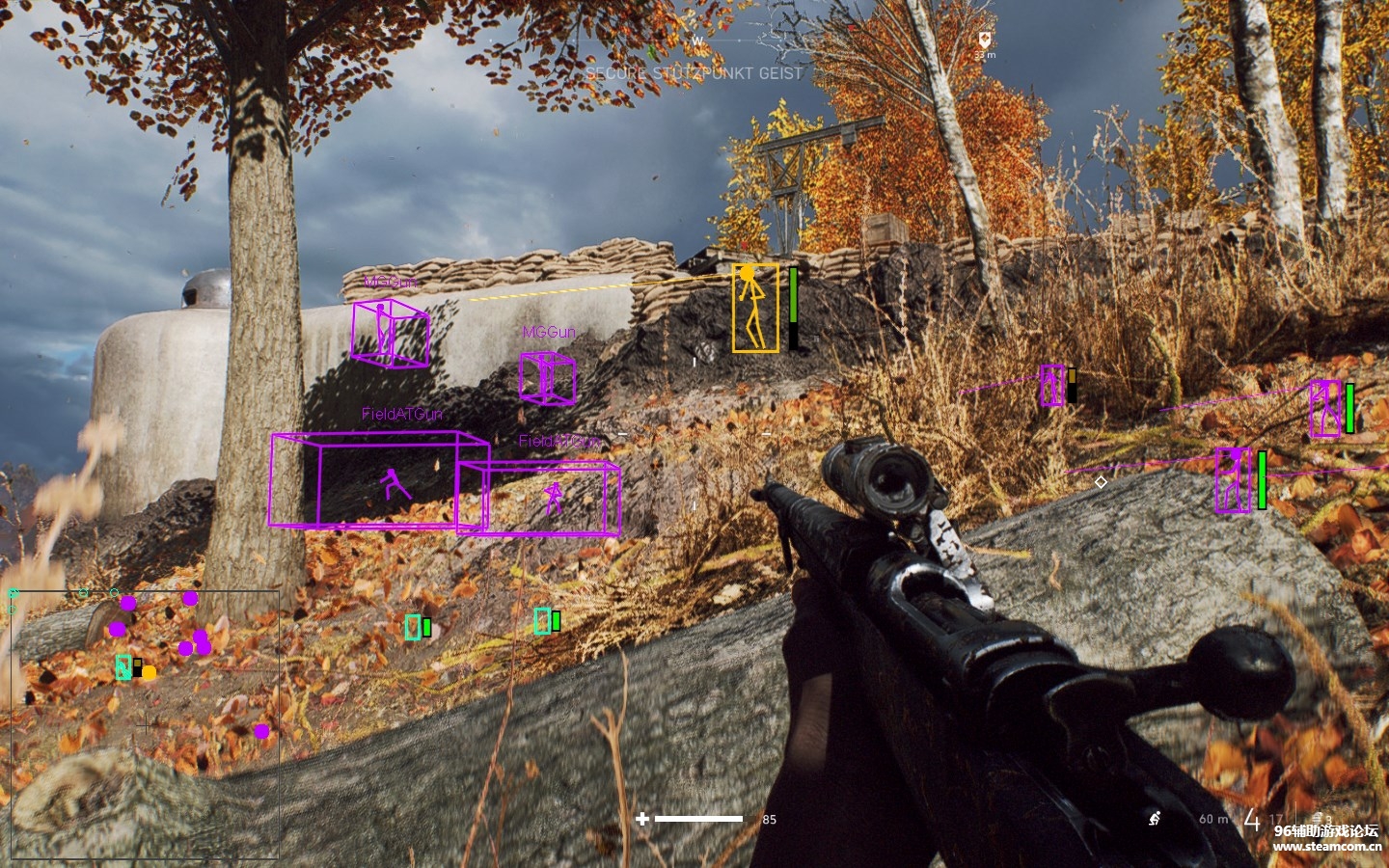Open the radar box with purple dots
This screenshot has height=868, width=1389.
pos(145,723)
